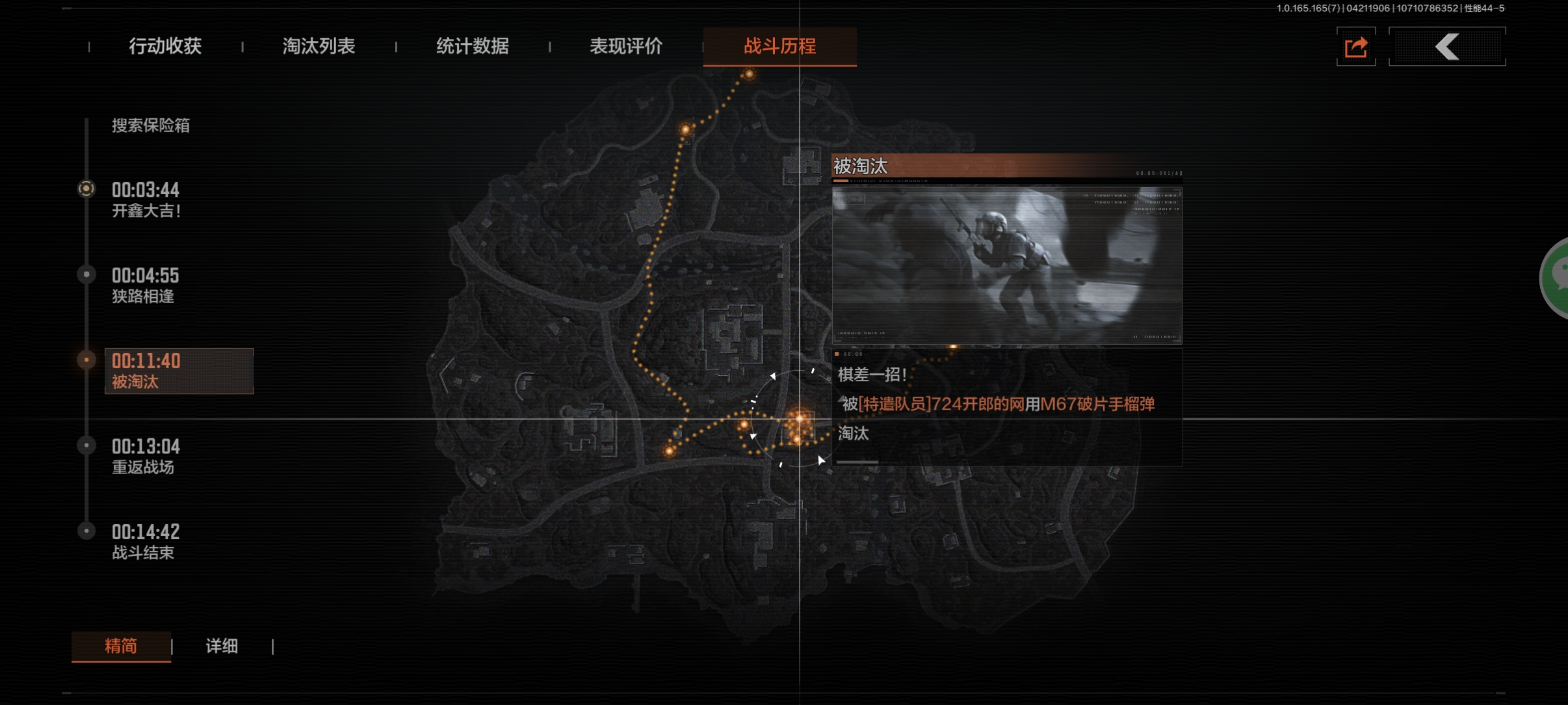Open the 统计数据 tab

pyautogui.click(x=473, y=46)
